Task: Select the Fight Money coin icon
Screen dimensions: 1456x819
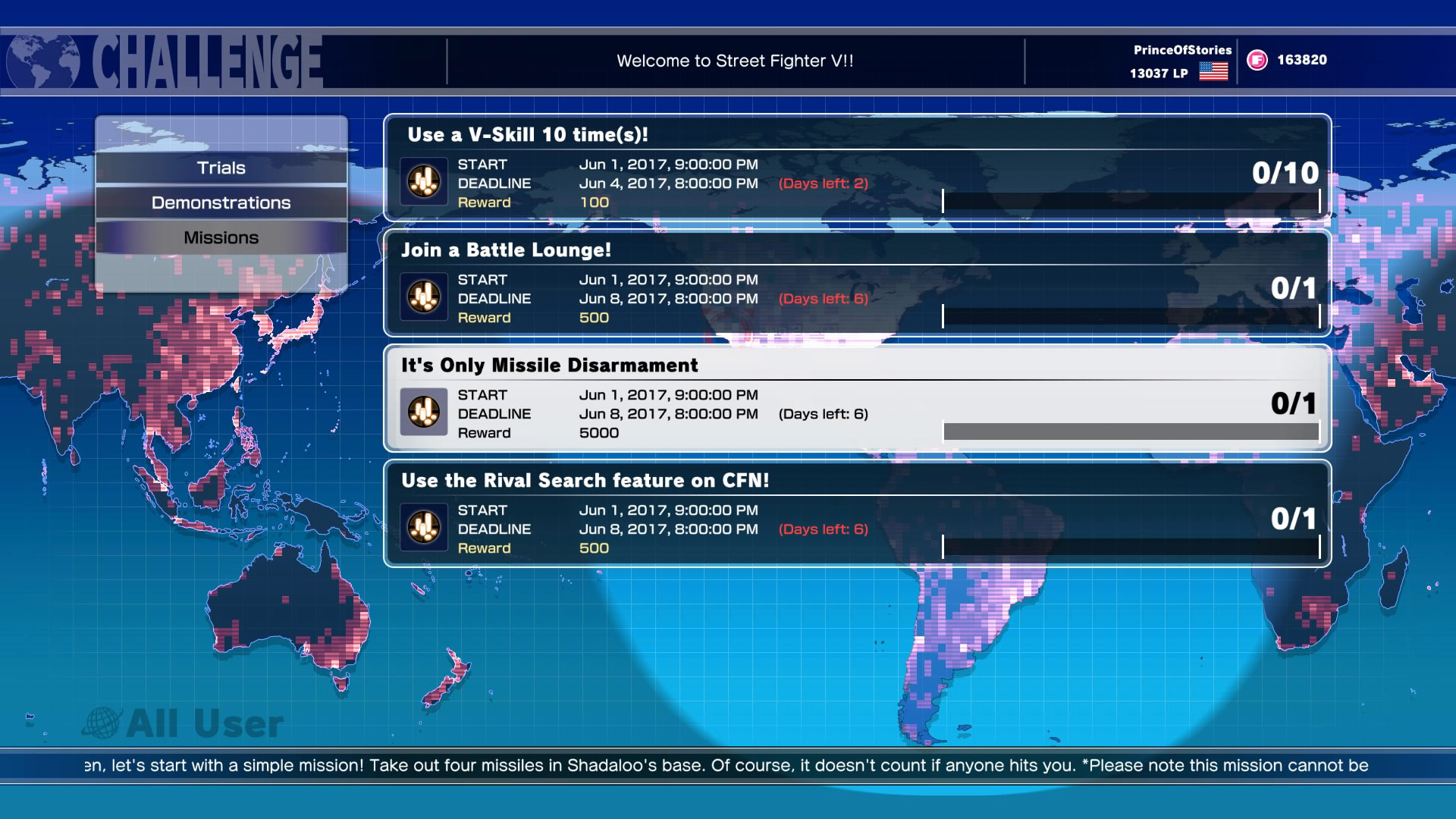Action: 1257,58
